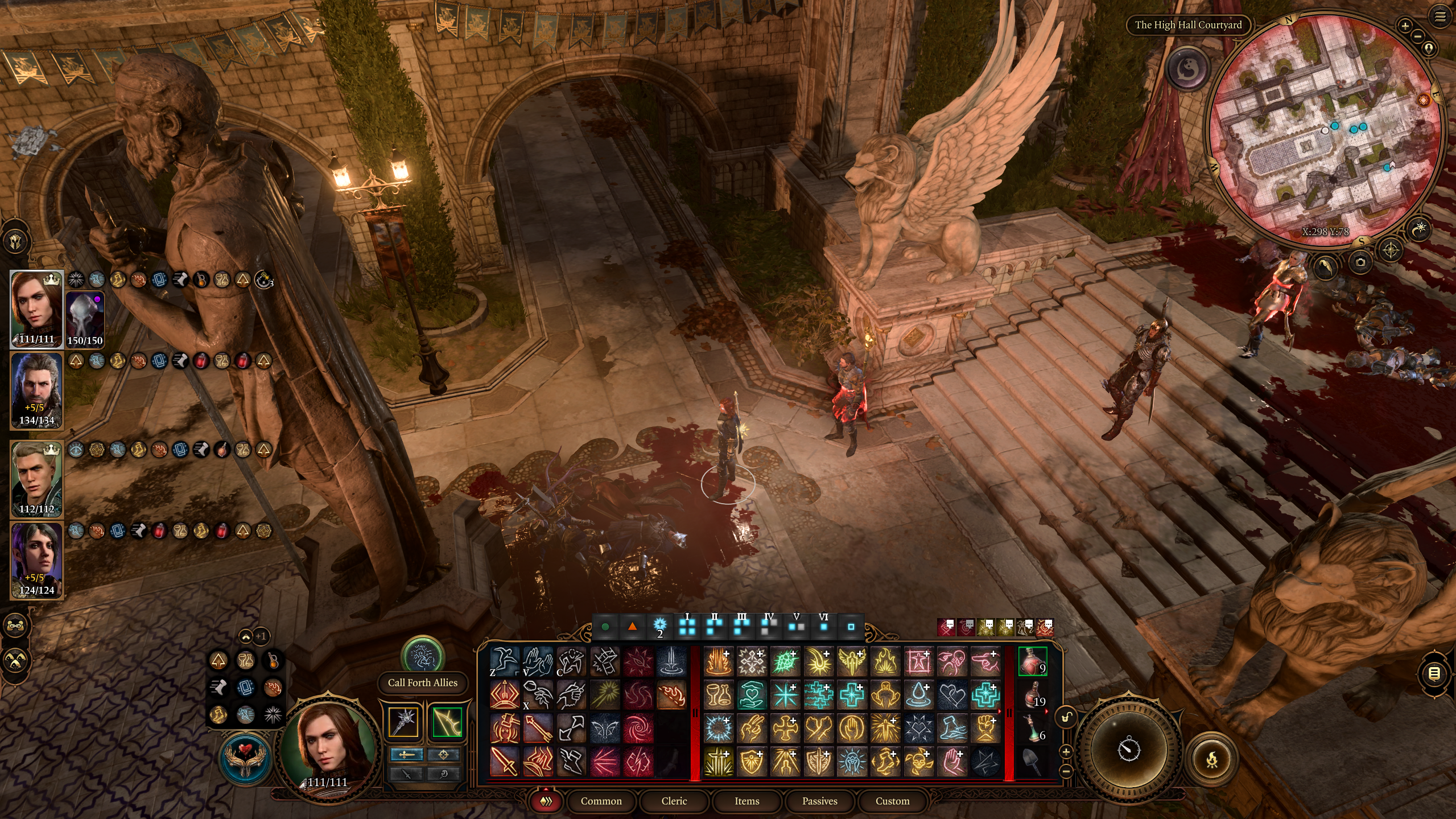1456x819 pixels.
Task: Activate the Call Forth Allies ability
Action: tap(422, 657)
